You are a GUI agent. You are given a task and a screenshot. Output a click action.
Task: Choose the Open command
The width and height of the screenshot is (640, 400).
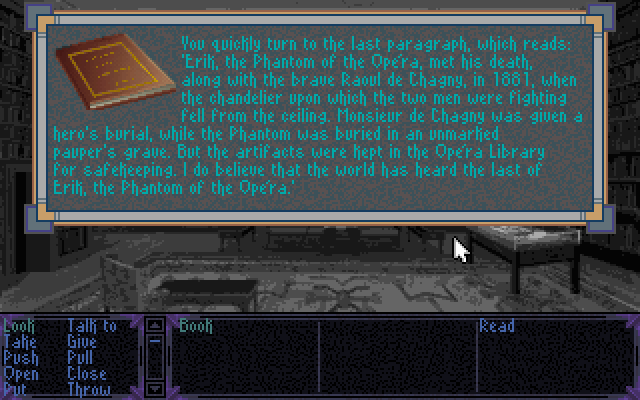click(x=20, y=373)
